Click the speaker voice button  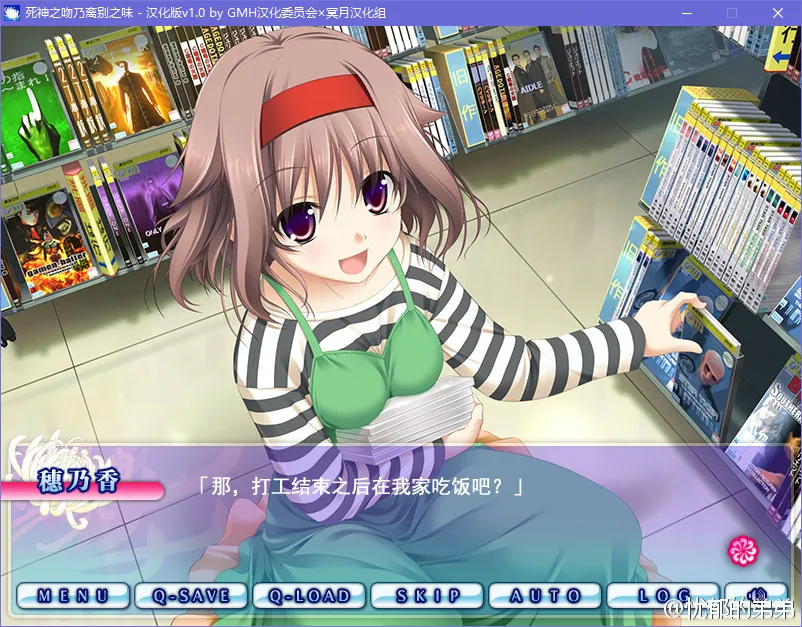pos(757,596)
